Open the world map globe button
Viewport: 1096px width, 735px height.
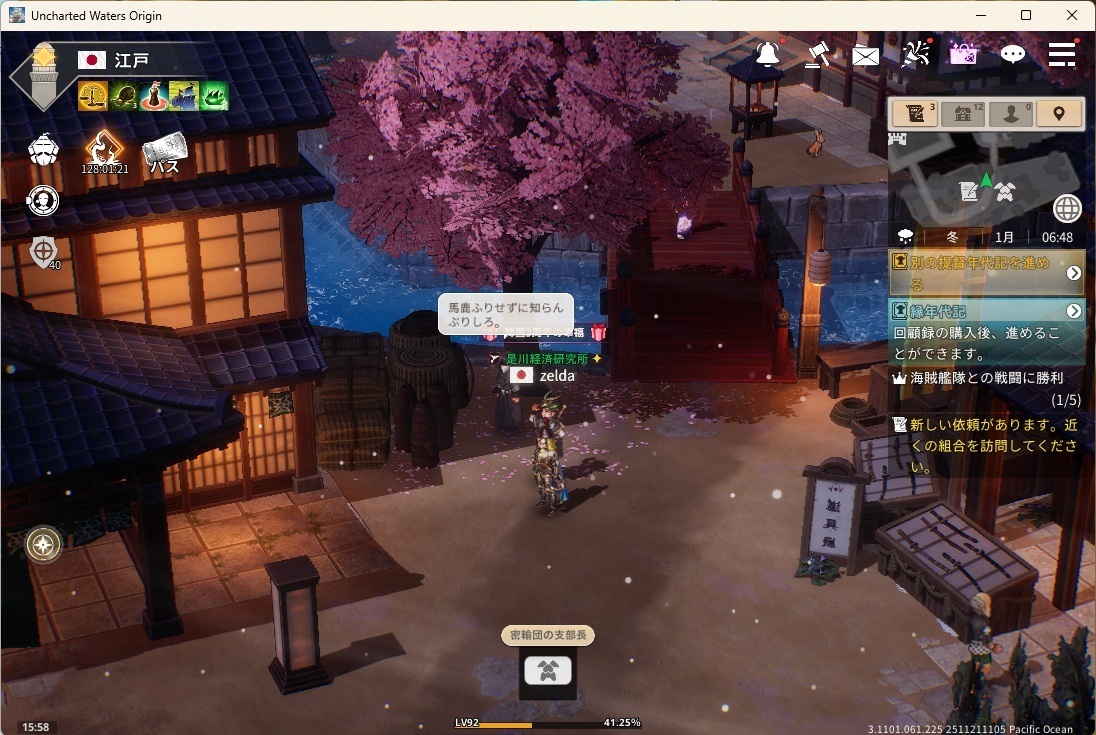coord(1067,208)
